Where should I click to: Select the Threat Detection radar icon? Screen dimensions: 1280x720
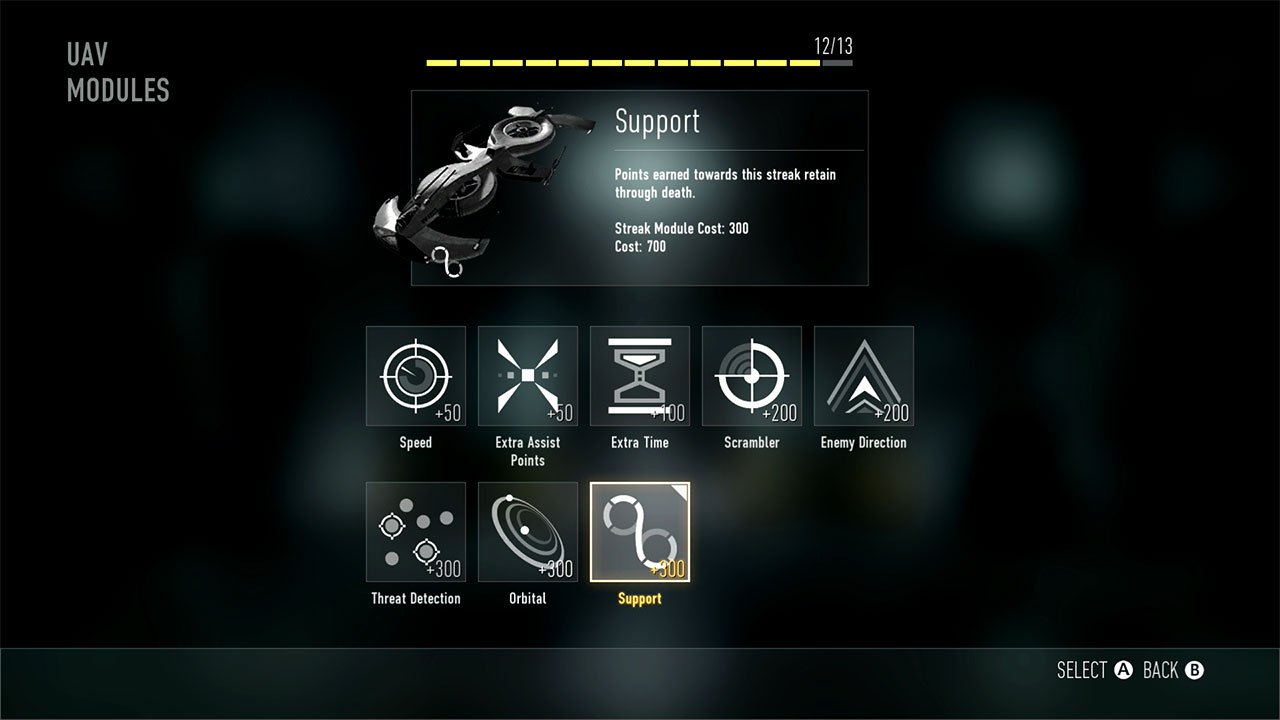coord(415,531)
